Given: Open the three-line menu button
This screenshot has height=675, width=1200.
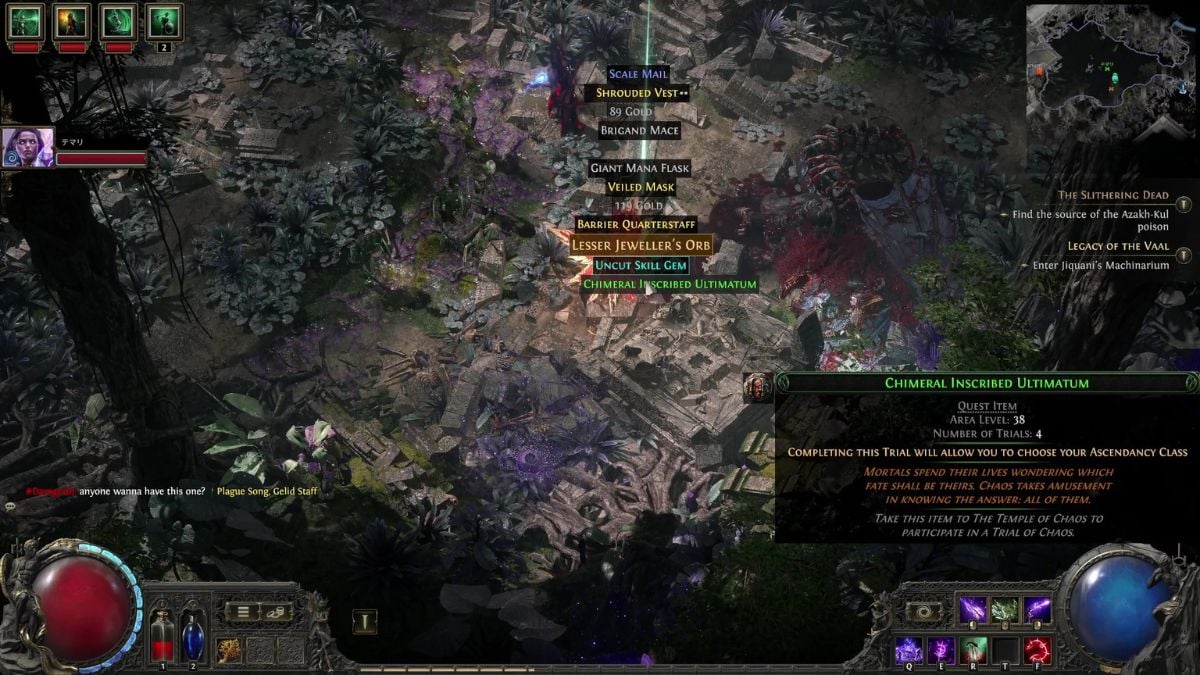Looking at the screenshot, I should point(242,611).
